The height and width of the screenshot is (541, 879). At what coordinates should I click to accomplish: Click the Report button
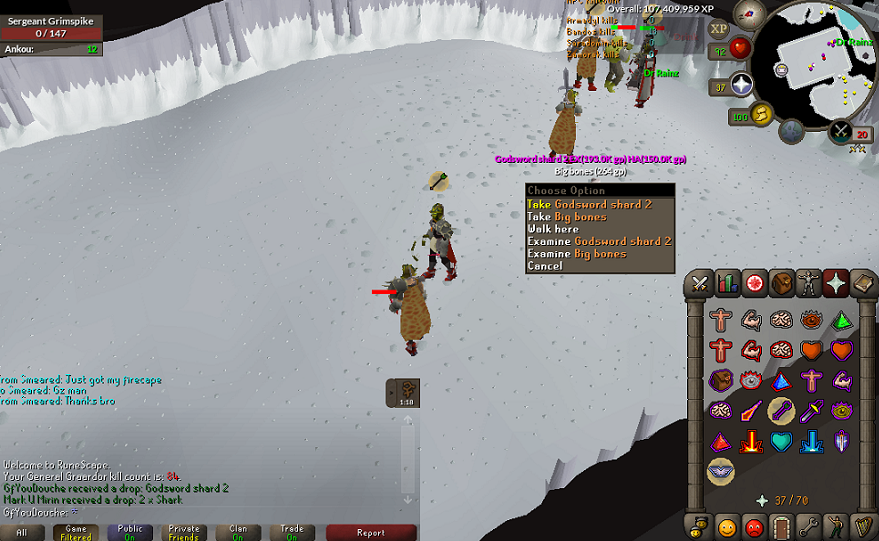pyautogui.click(x=371, y=532)
